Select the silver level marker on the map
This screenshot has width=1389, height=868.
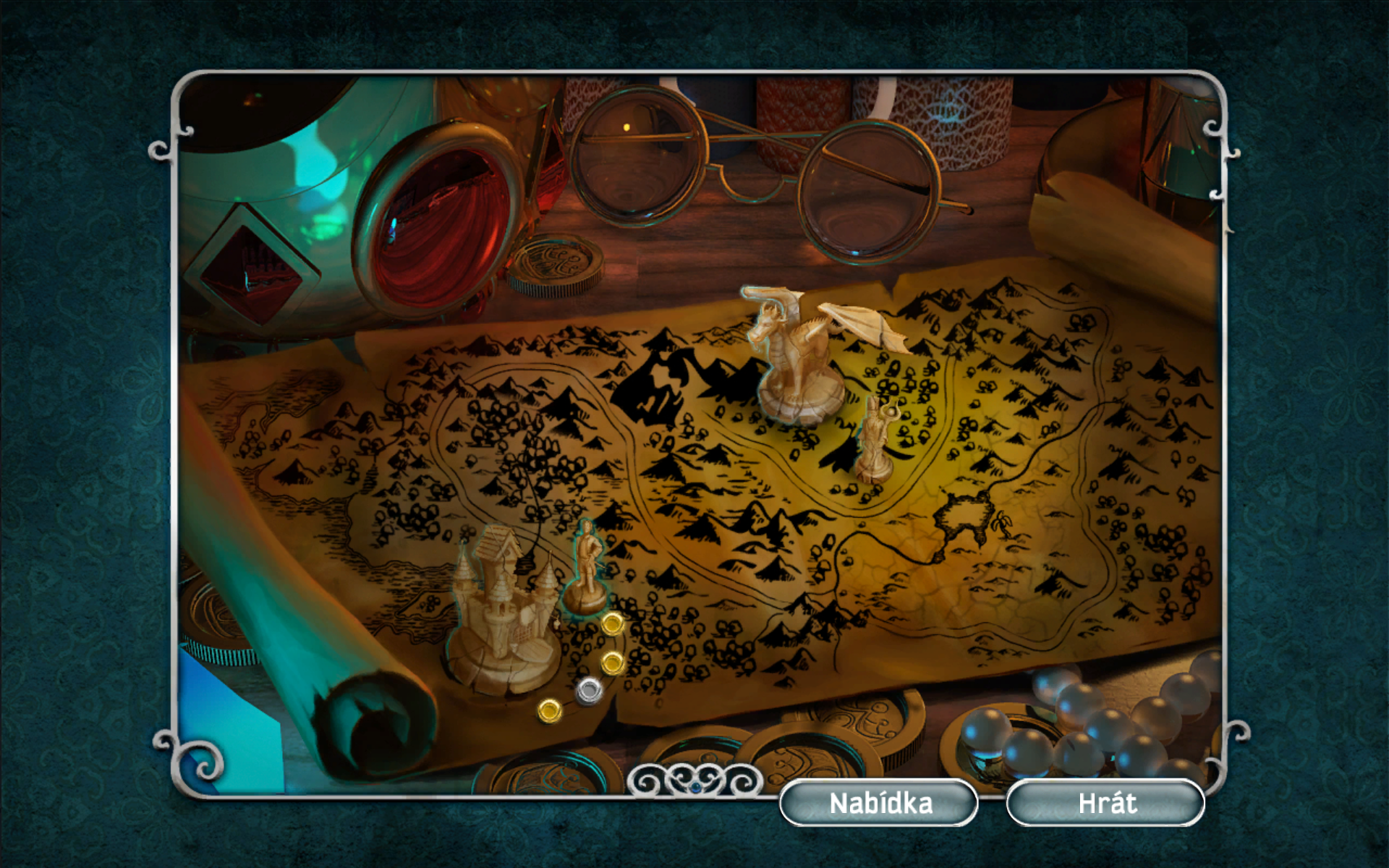pyautogui.click(x=590, y=691)
